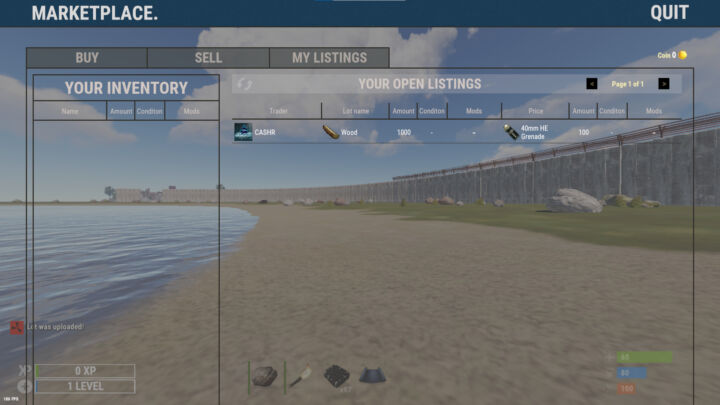Screen dimensions: 720x405
Task: Click the CASHR trader avatar
Action: click(243, 132)
